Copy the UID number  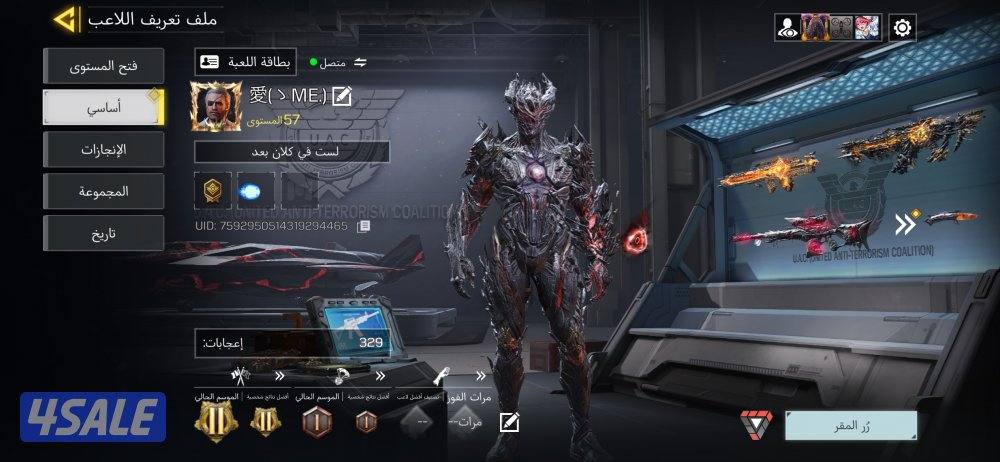[x=364, y=226]
